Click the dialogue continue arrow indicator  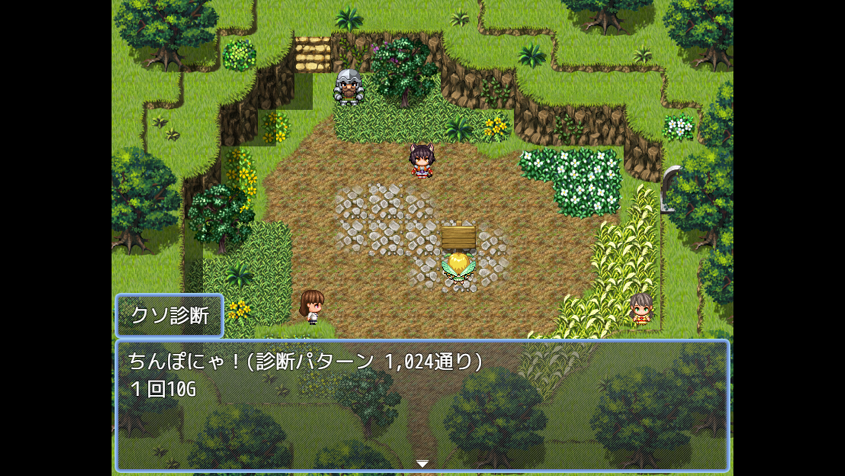click(x=422, y=464)
